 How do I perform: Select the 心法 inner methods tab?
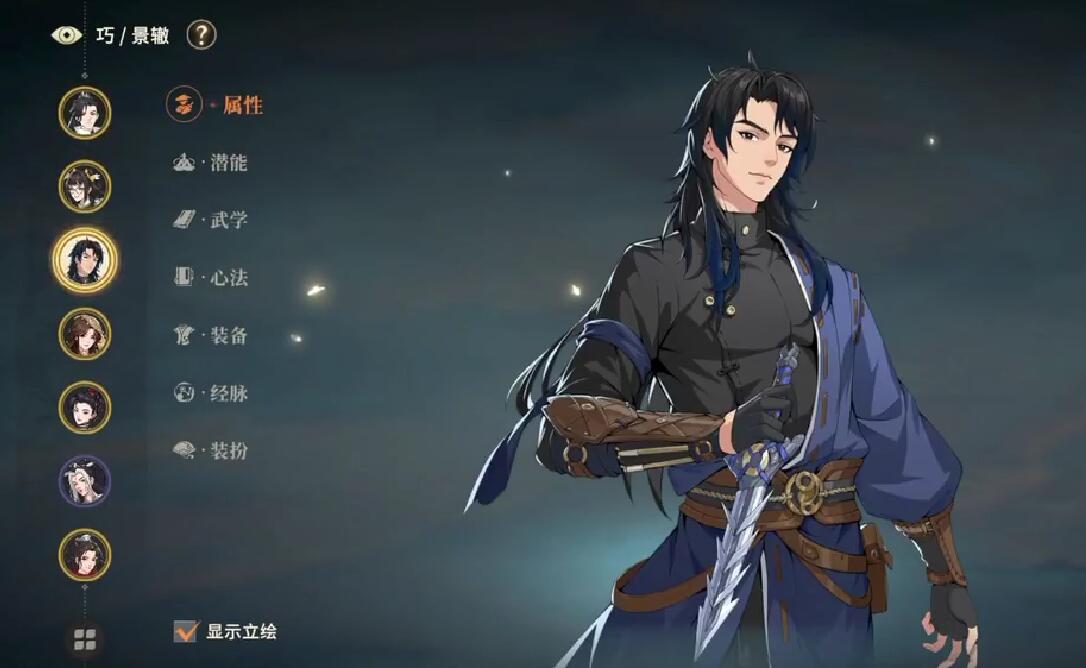[227, 278]
